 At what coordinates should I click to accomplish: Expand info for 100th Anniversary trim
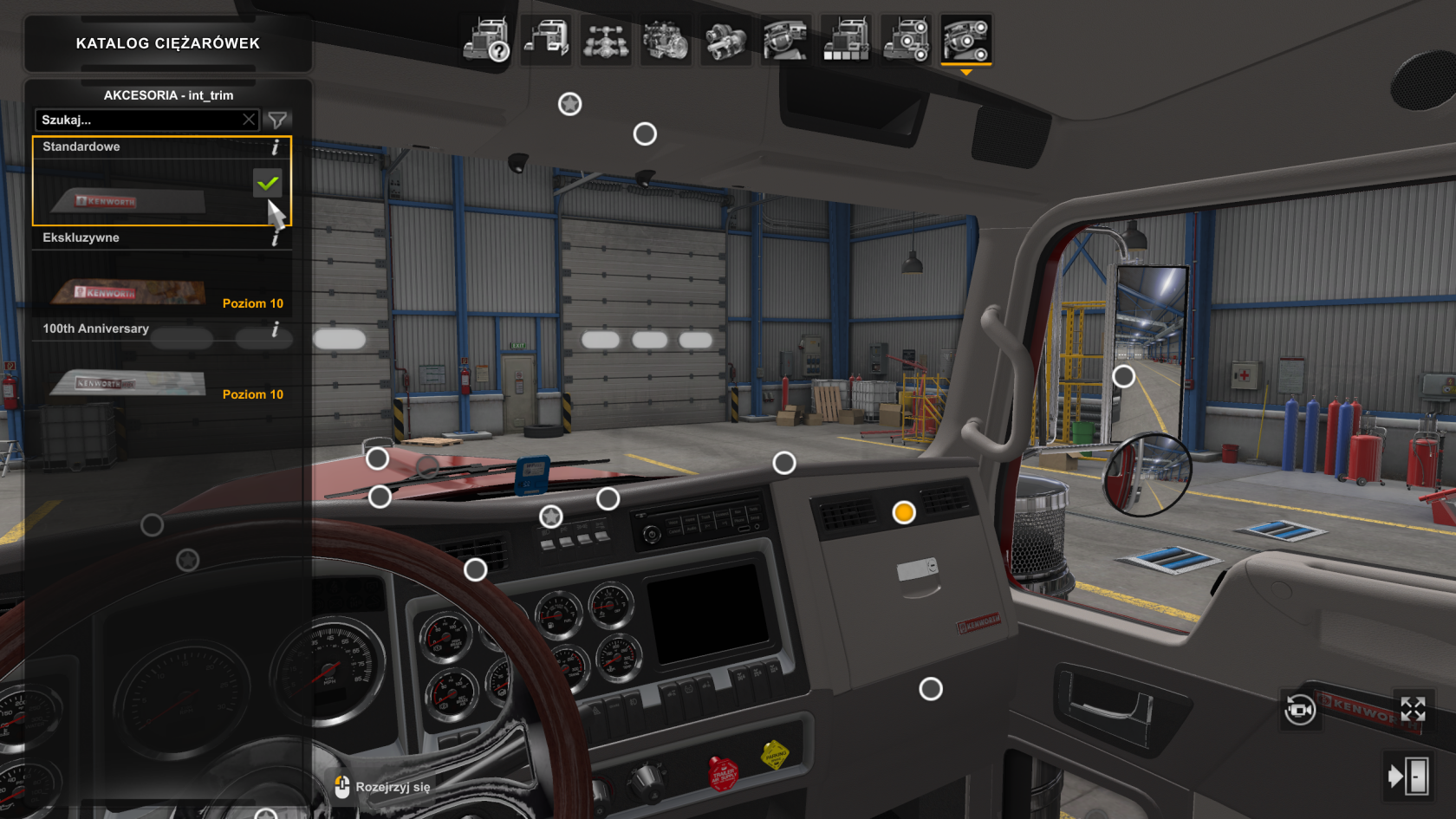click(x=276, y=329)
